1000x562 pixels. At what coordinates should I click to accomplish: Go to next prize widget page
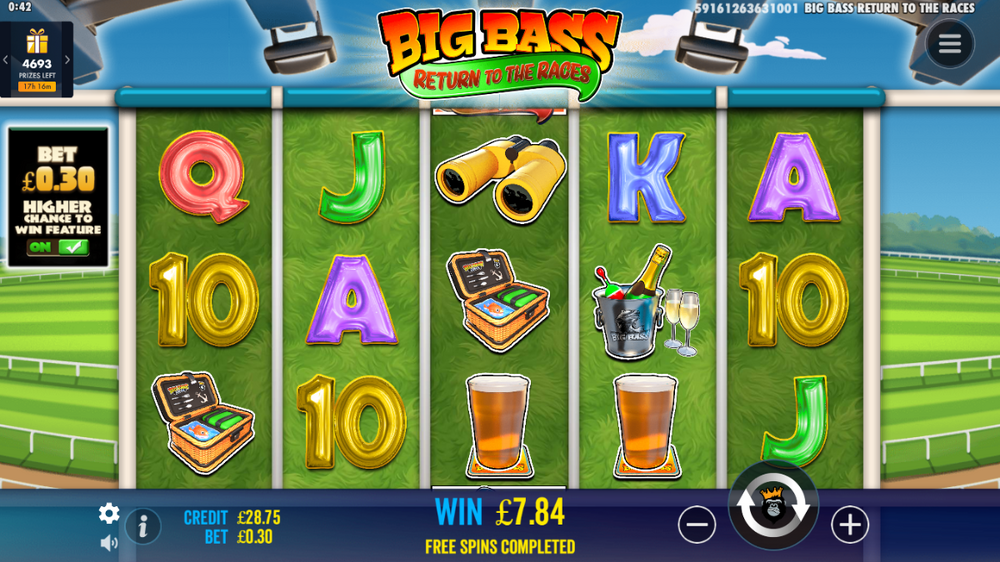(68, 60)
